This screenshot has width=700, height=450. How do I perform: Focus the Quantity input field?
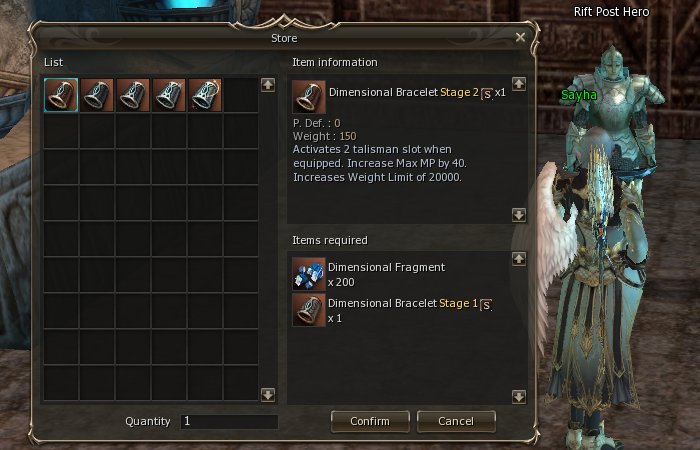(229, 422)
